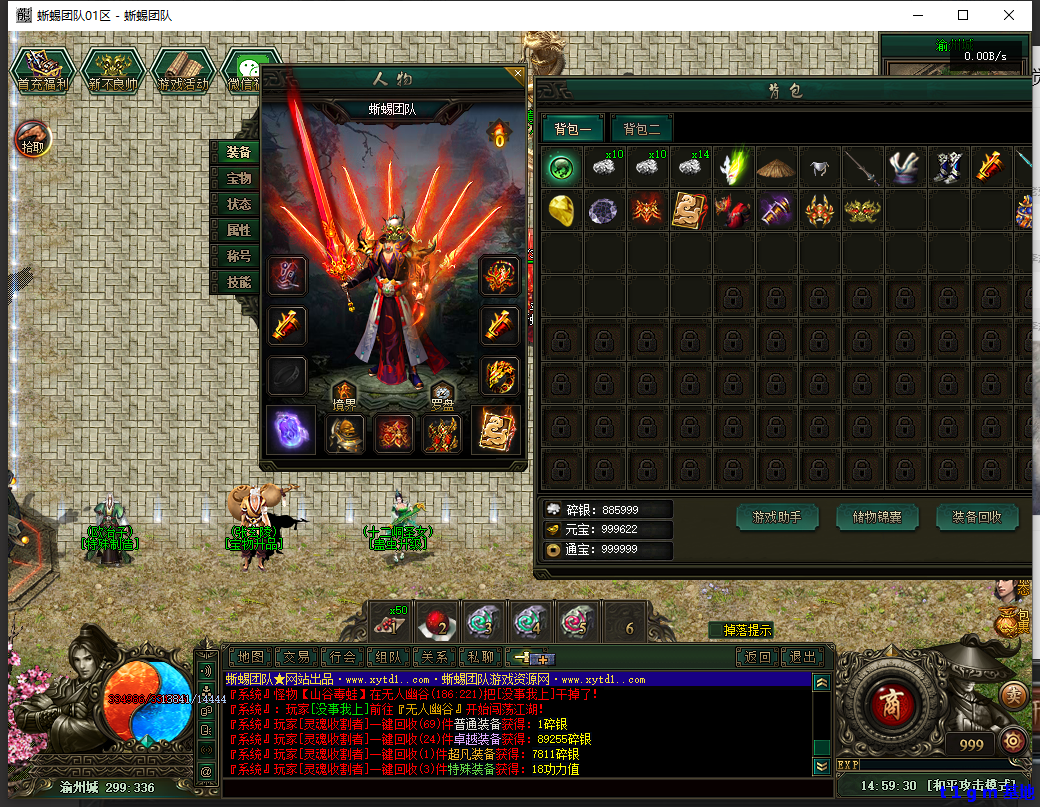Click the 退出 exit button
The image size is (1040, 807).
802,657
